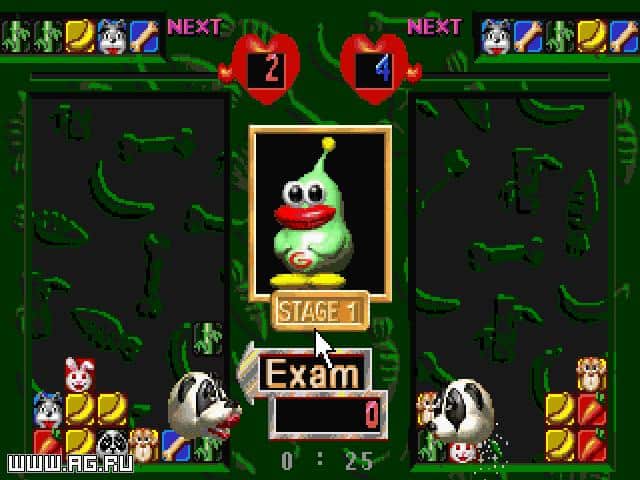Click the banana icon in left NEXT queue

[x=79, y=37]
